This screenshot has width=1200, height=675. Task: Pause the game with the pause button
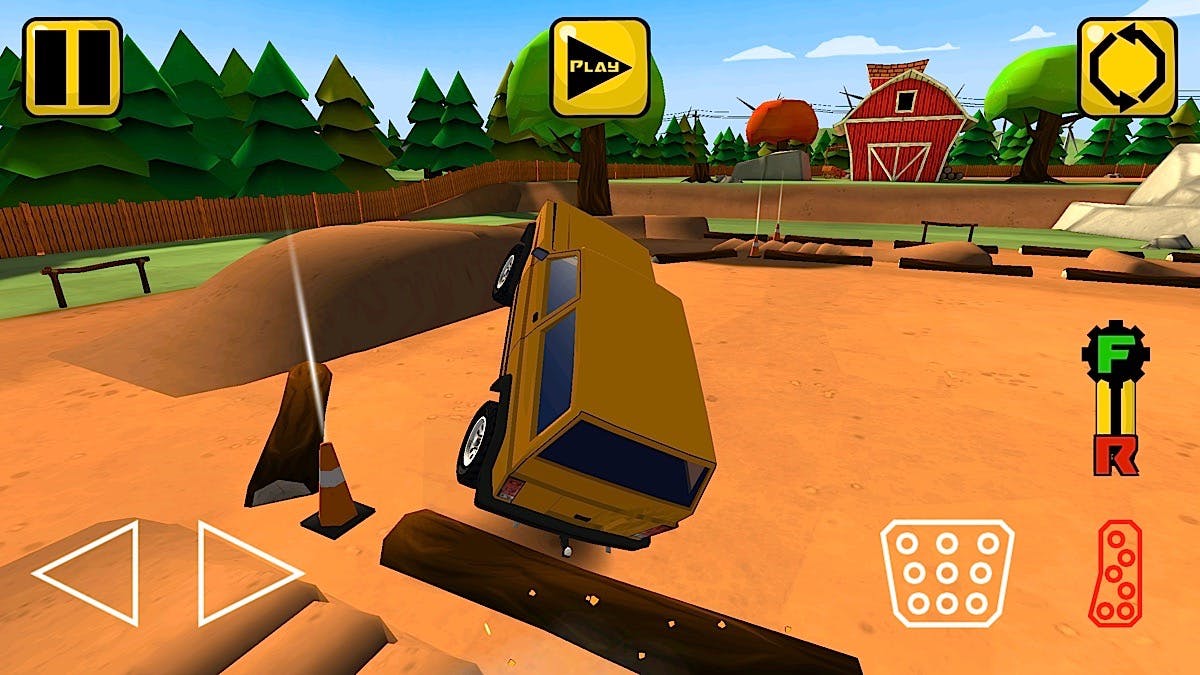(72, 67)
